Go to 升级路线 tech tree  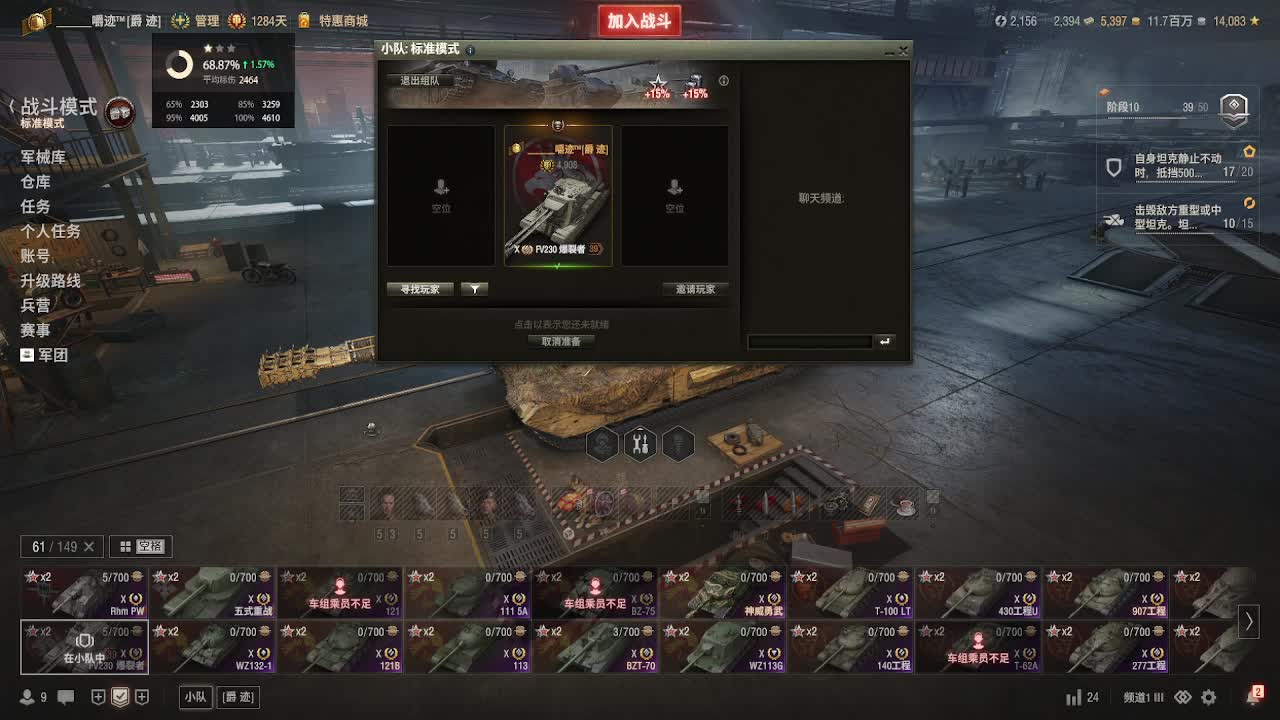[51, 281]
